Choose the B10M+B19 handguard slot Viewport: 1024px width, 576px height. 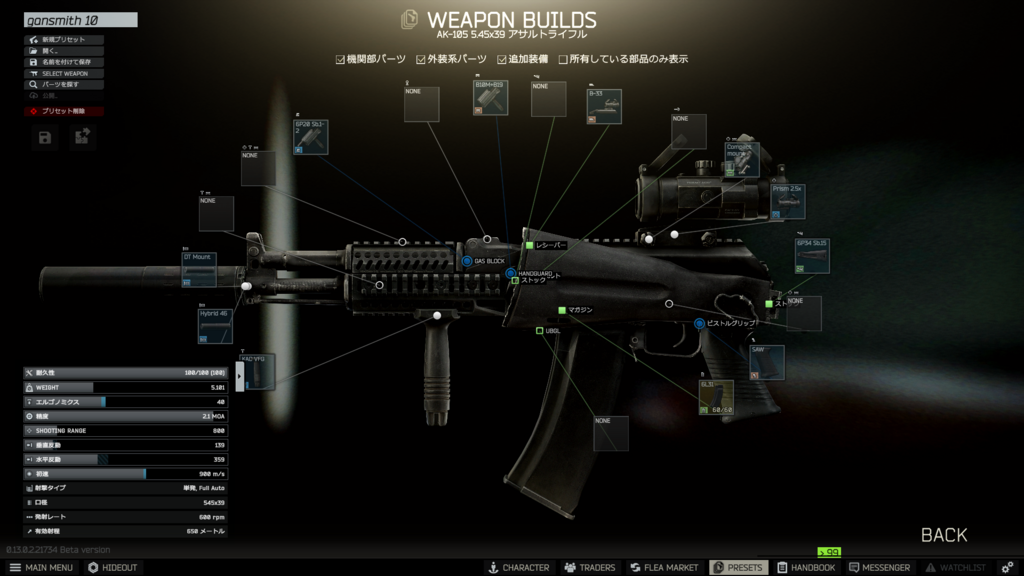(490, 98)
